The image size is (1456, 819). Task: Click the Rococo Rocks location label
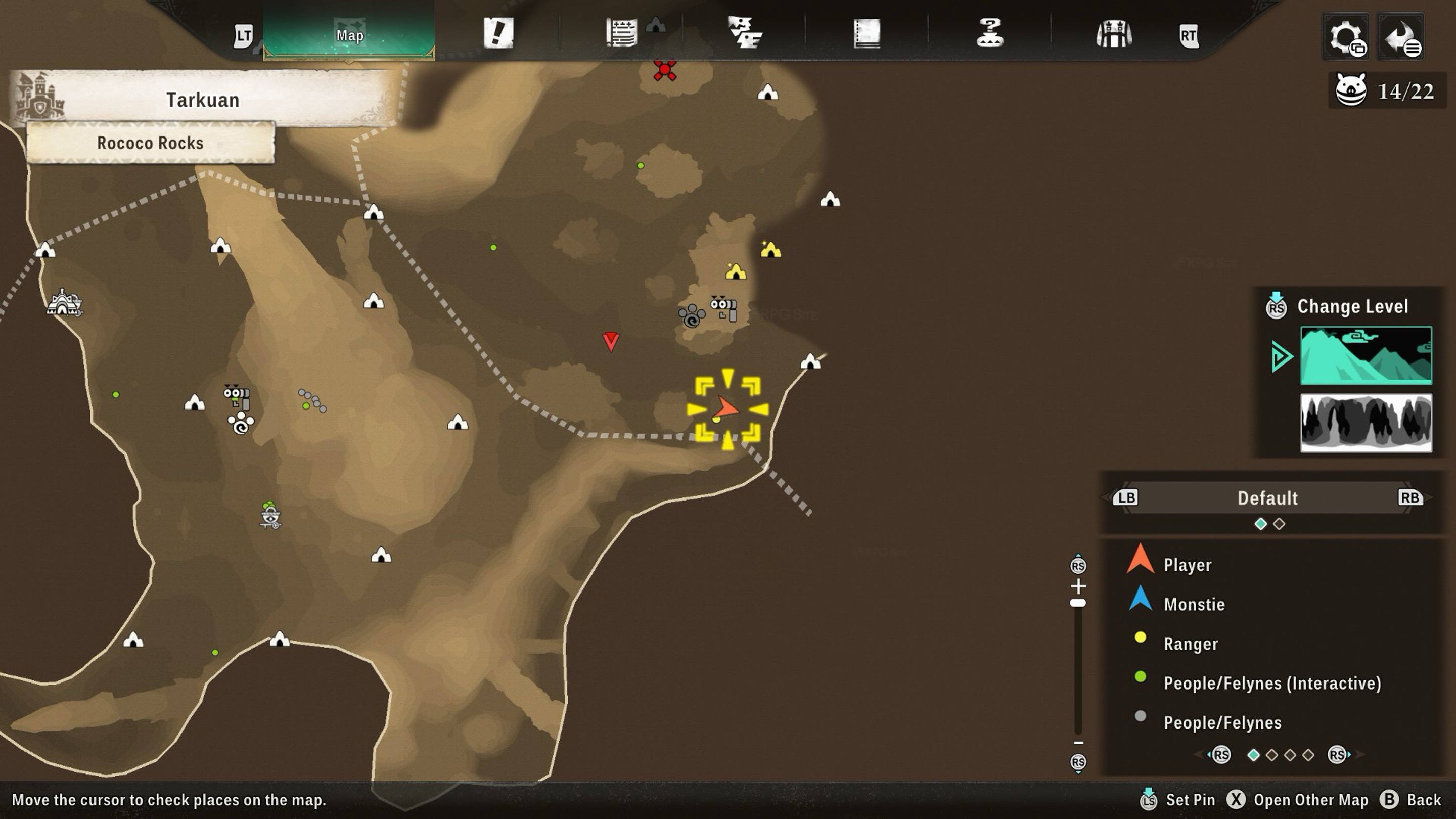(150, 143)
